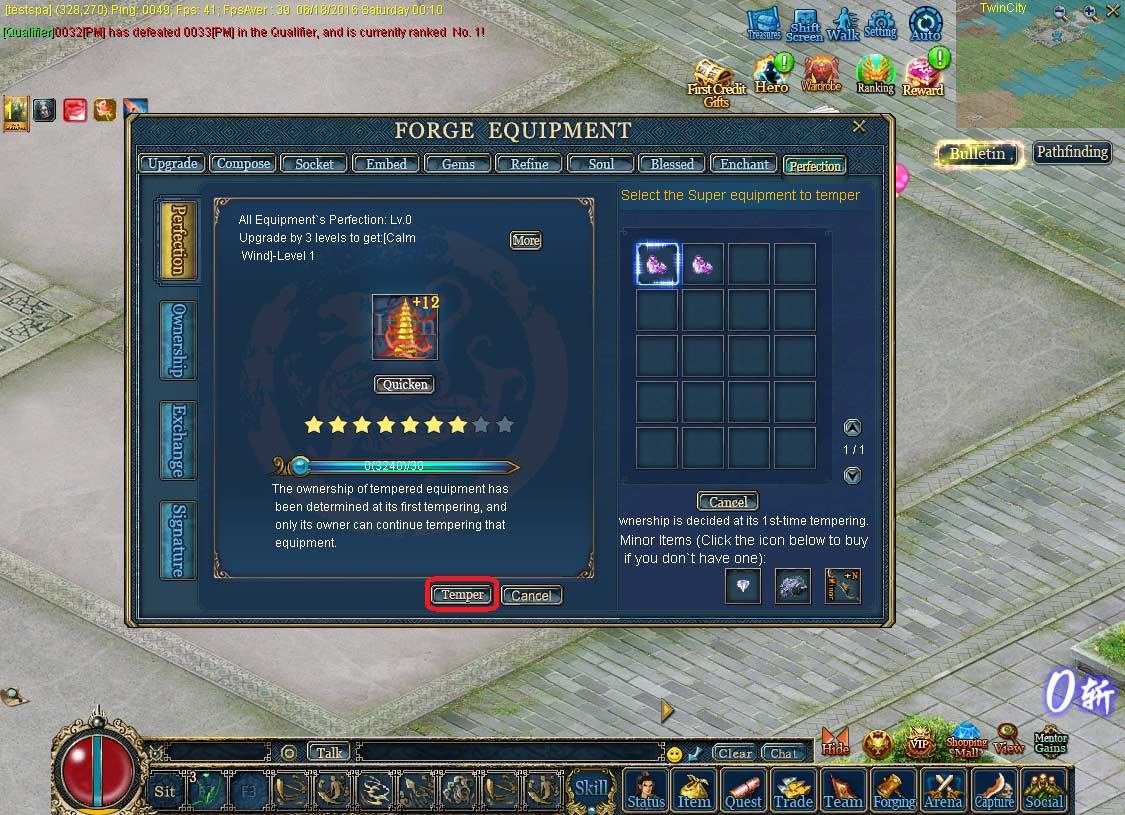Viewport: 1125px width, 815px height.
Task: Show More perfection details
Action: (x=526, y=240)
